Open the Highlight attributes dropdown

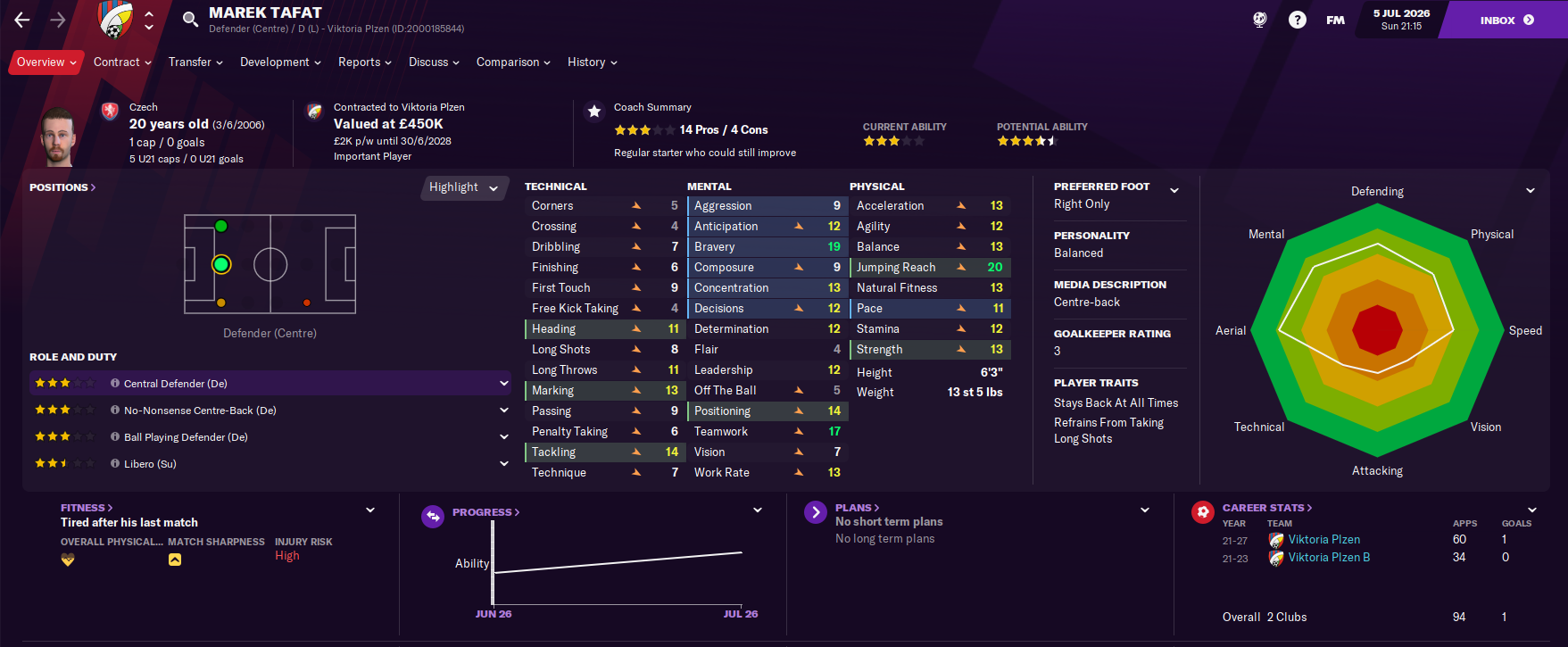click(x=463, y=187)
